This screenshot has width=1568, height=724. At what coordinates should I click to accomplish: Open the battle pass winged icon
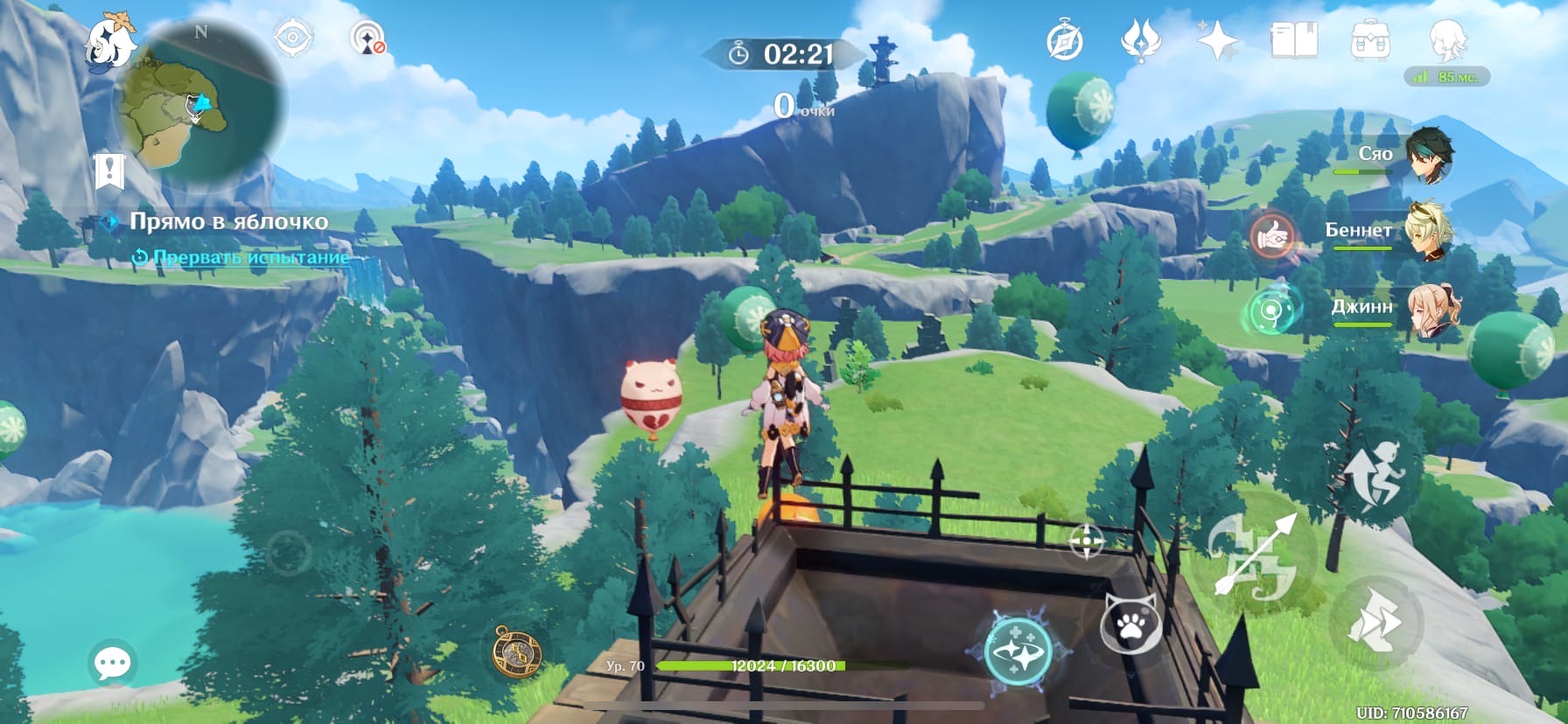[x=1141, y=40]
